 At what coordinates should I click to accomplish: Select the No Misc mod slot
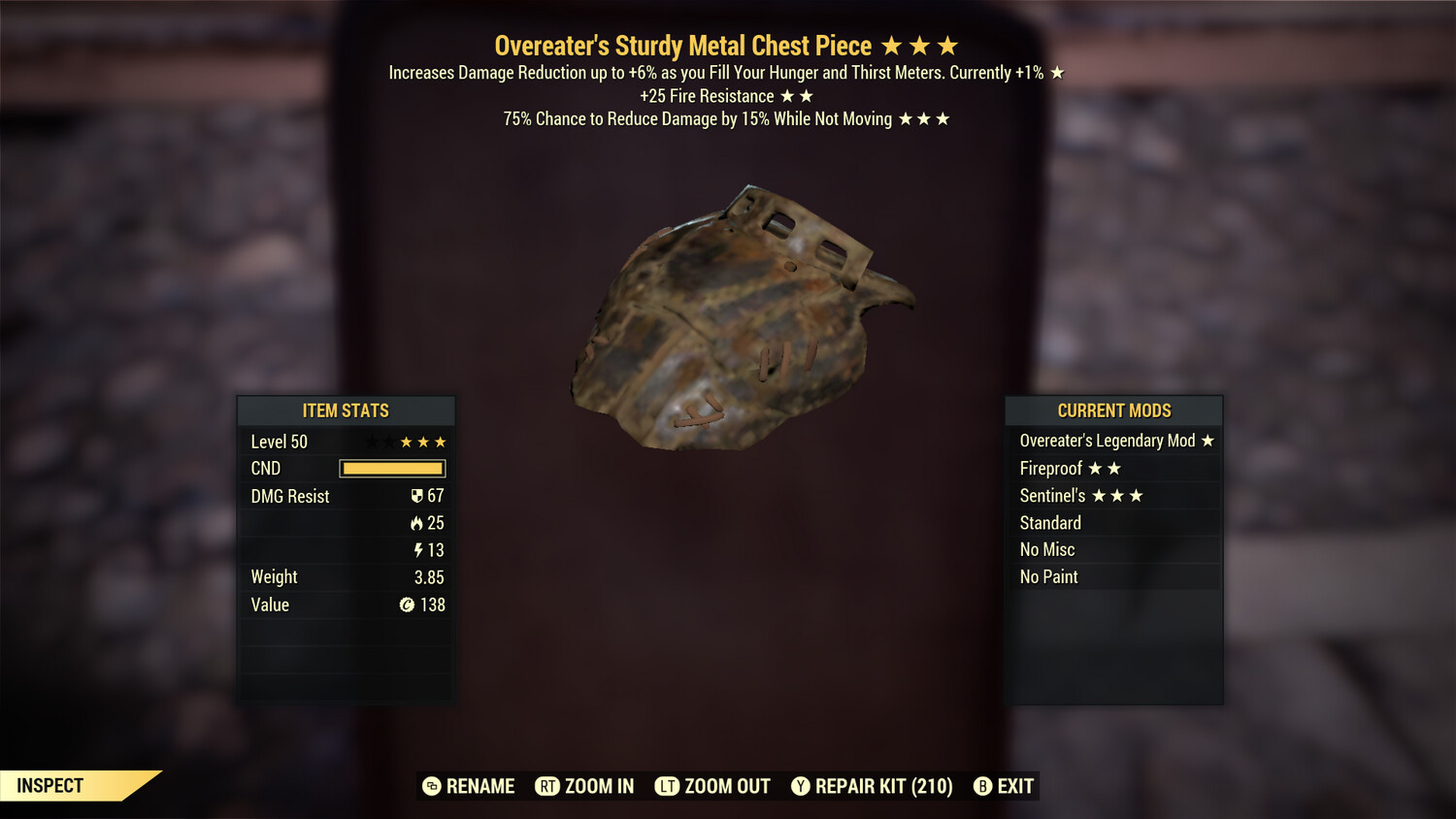[1114, 550]
